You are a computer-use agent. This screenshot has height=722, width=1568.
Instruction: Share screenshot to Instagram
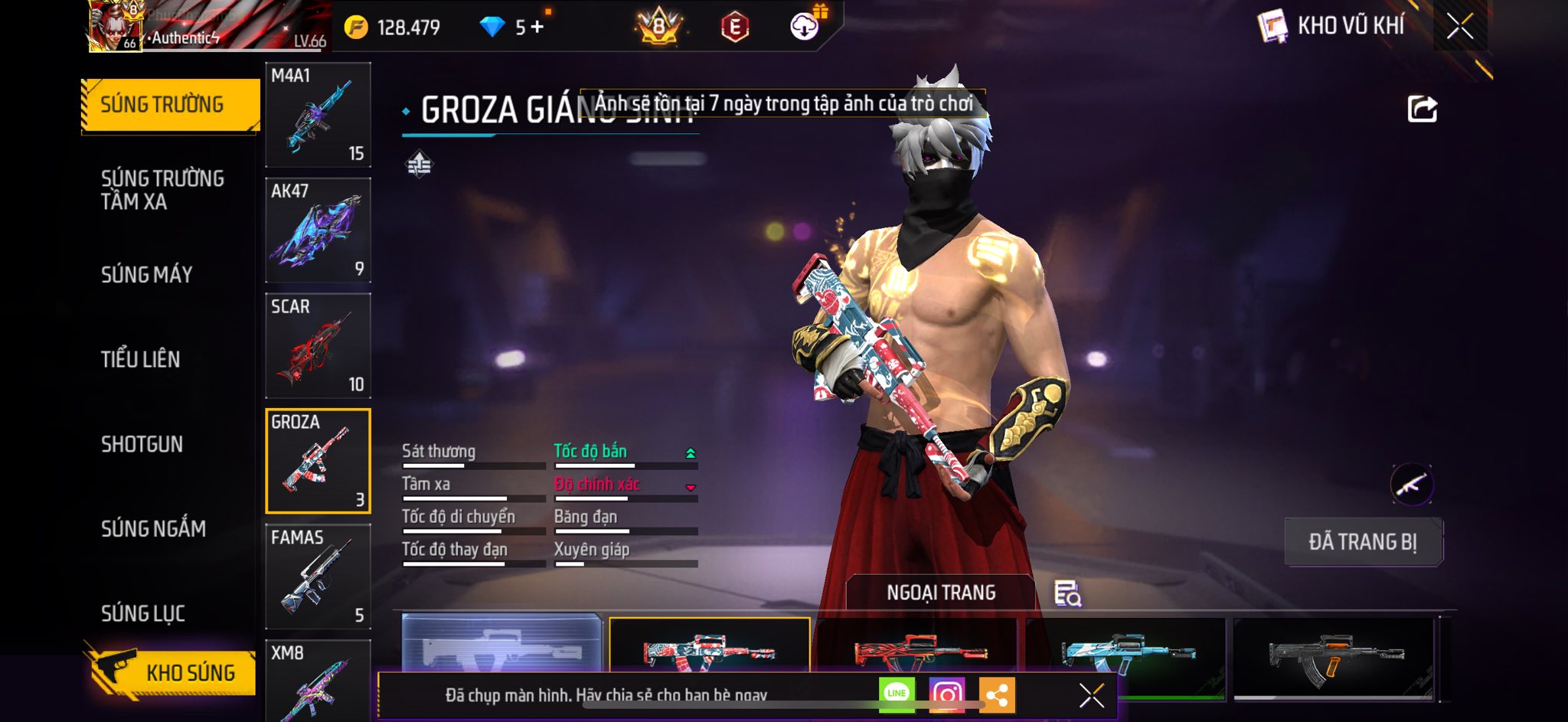946,694
